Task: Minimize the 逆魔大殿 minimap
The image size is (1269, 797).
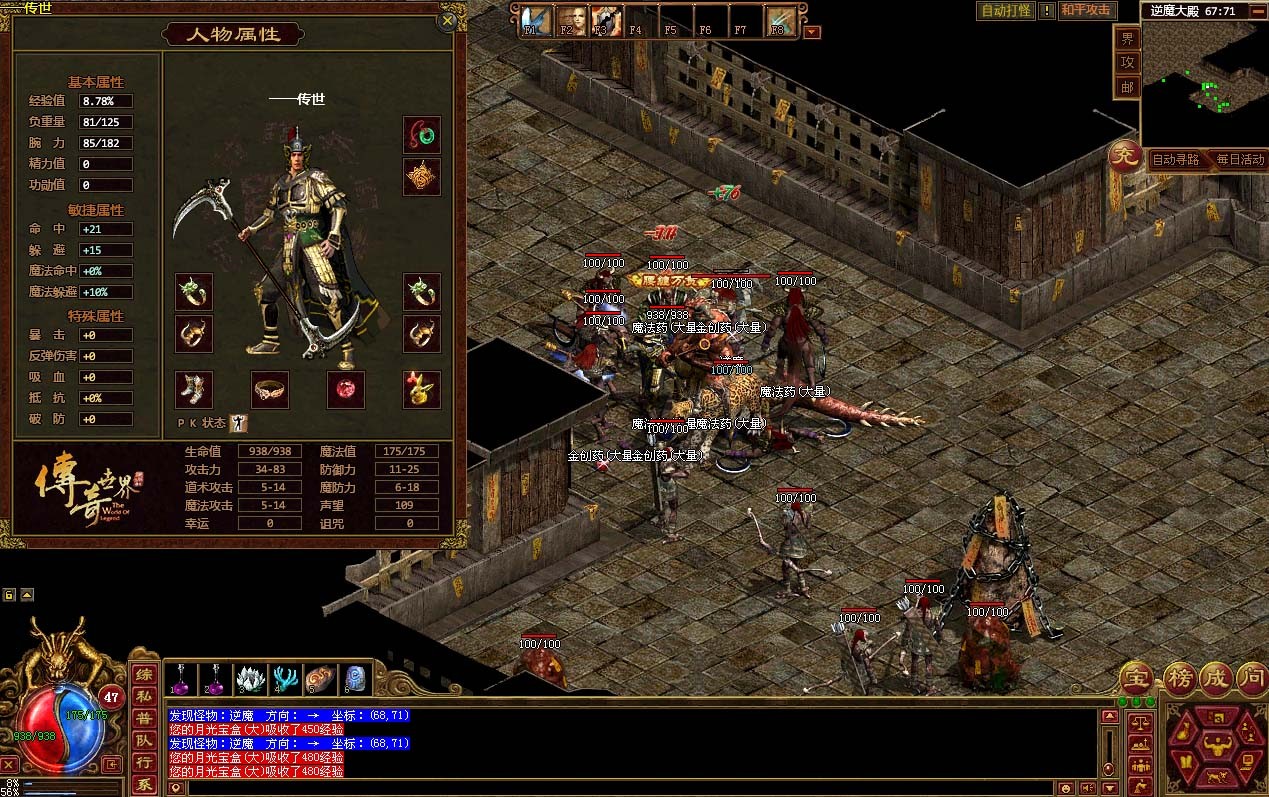Action: point(1260,11)
